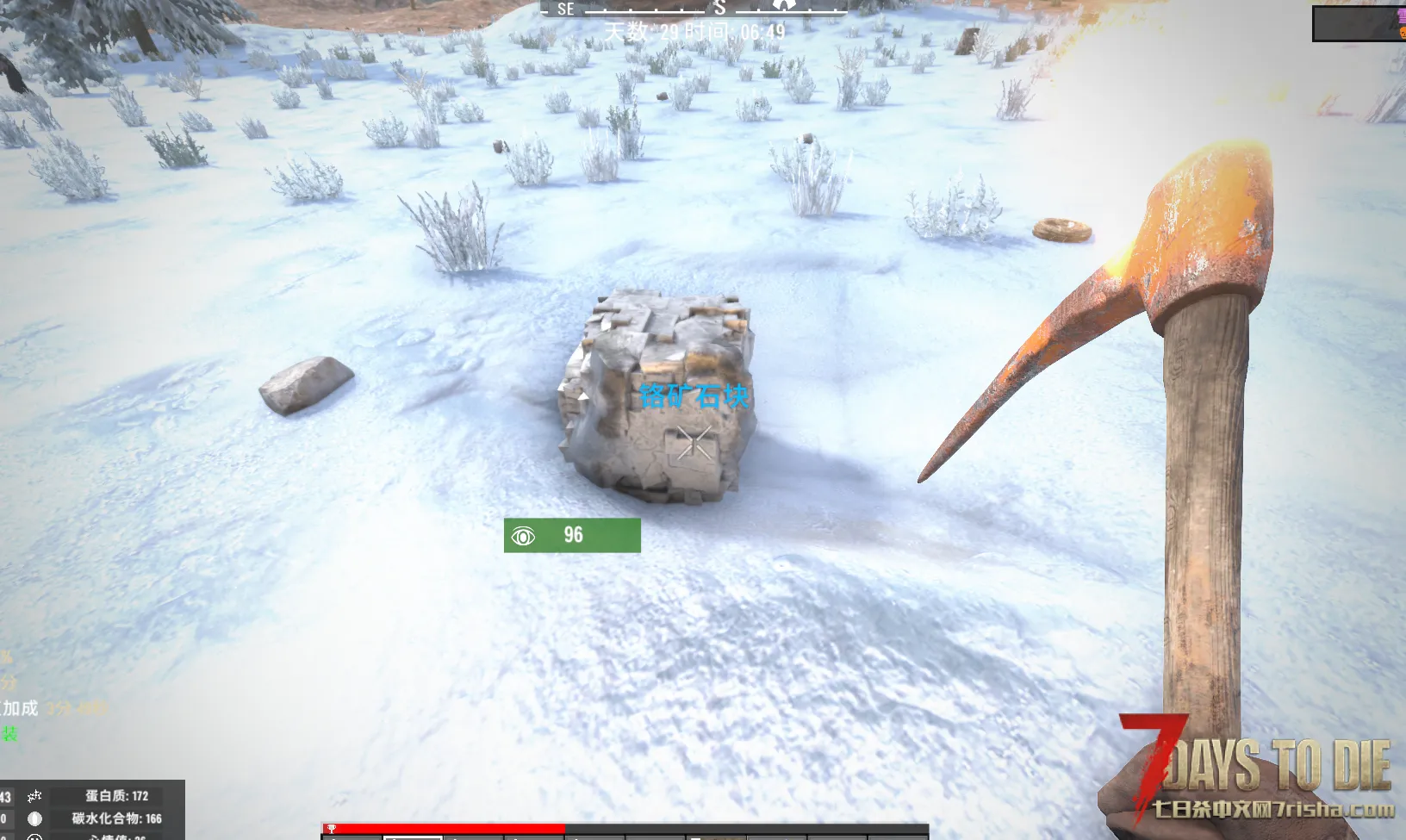Open the dark panel with the orange skull

tap(1358, 23)
